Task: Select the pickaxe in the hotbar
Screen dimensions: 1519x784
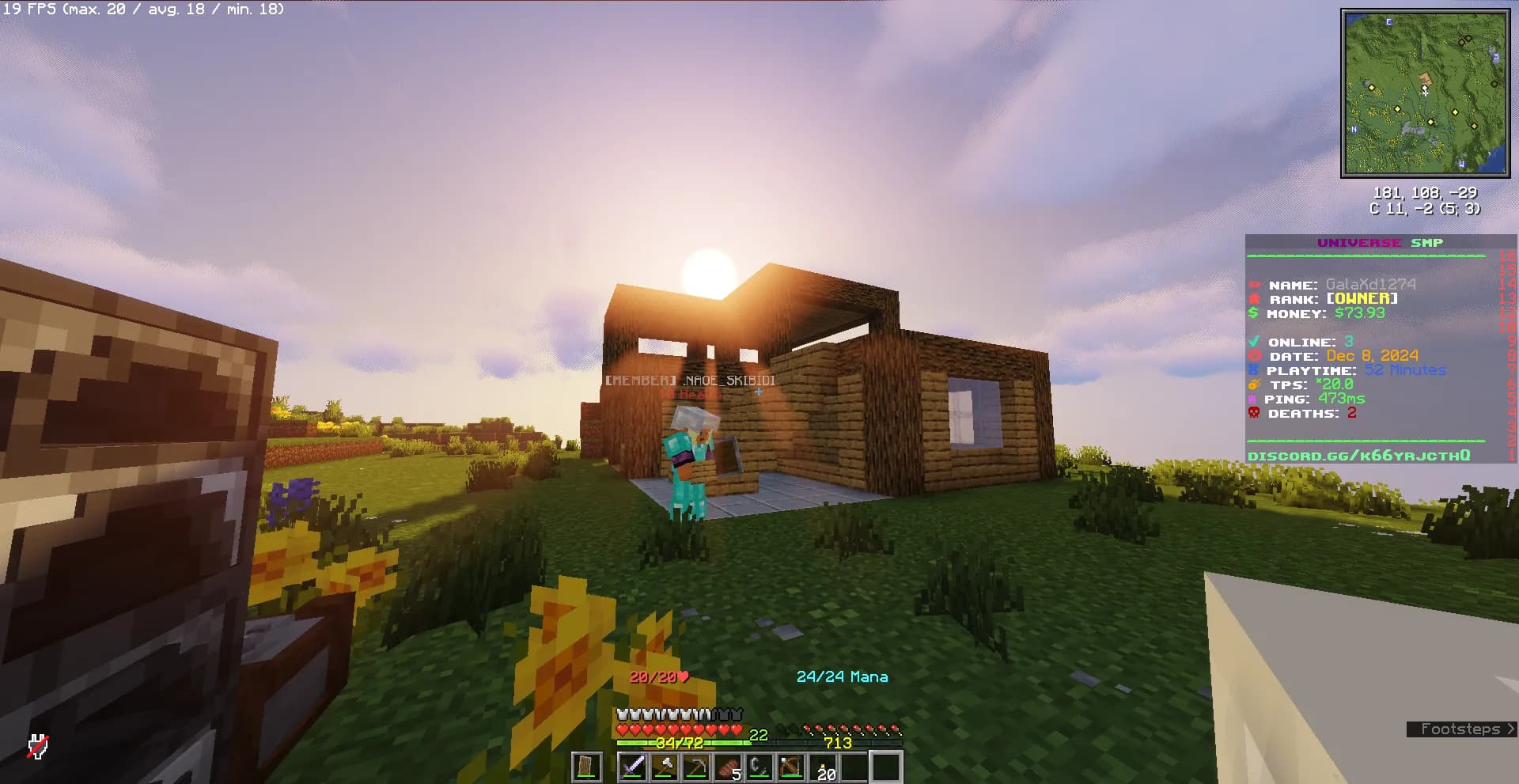Action: coord(696,765)
